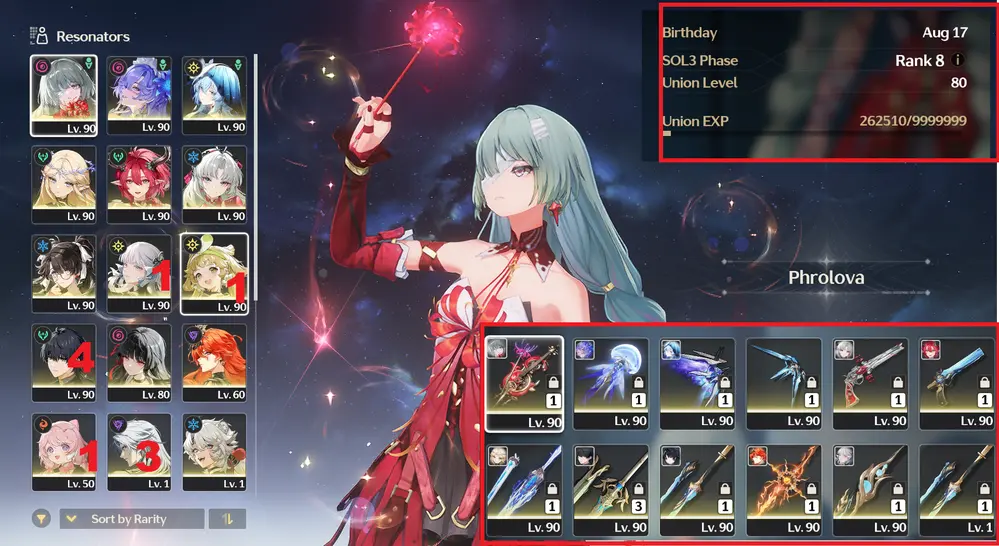The height and width of the screenshot is (546, 999).
Task: Choose the purple-haired Lv. 90 resonator
Action: [139, 93]
